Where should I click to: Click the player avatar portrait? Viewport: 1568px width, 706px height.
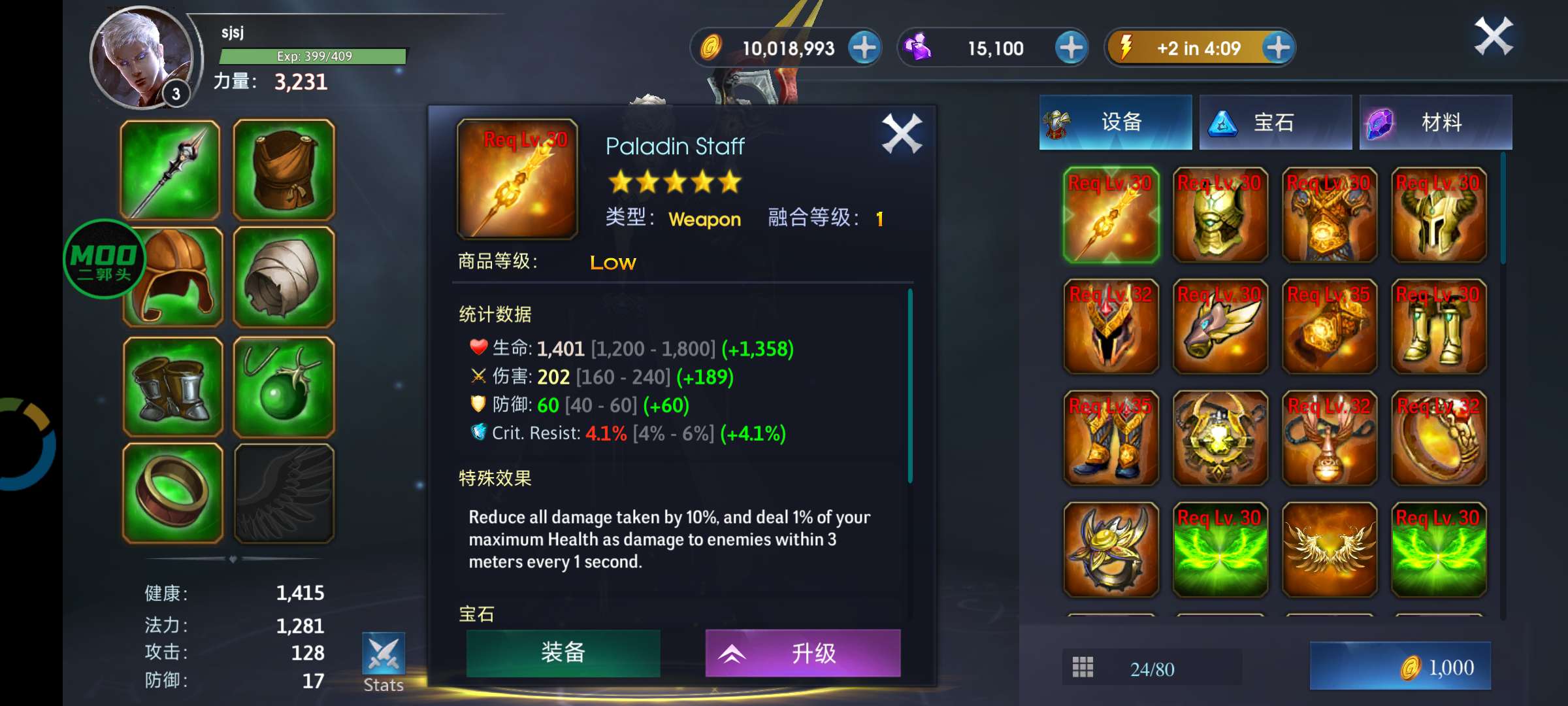point(141,59)
